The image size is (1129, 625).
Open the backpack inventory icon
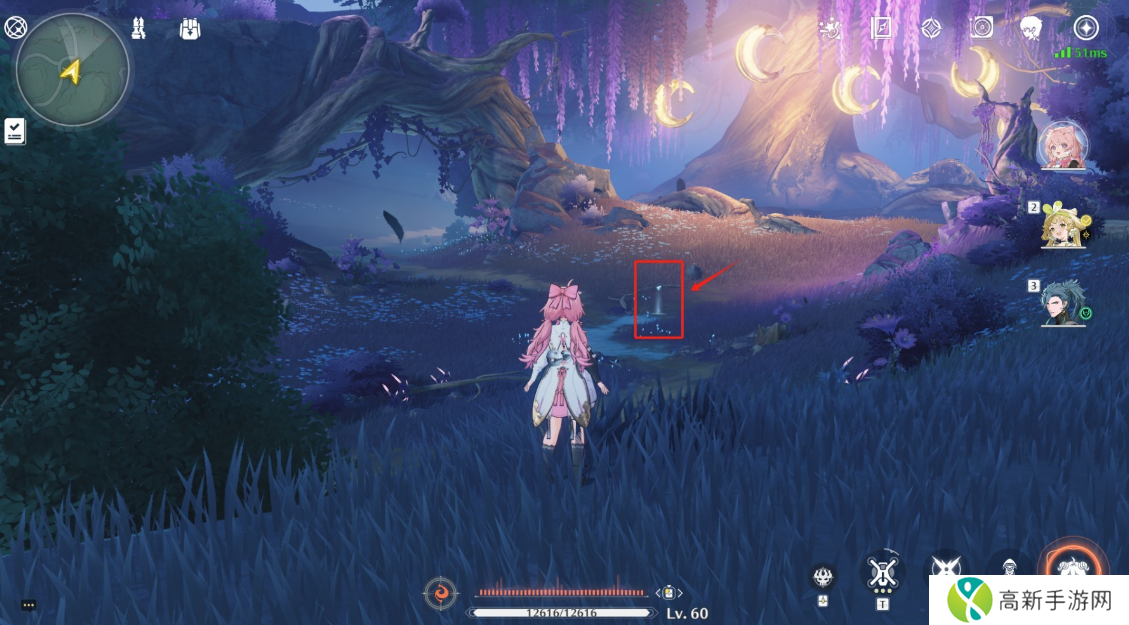[x=190, y=29]
